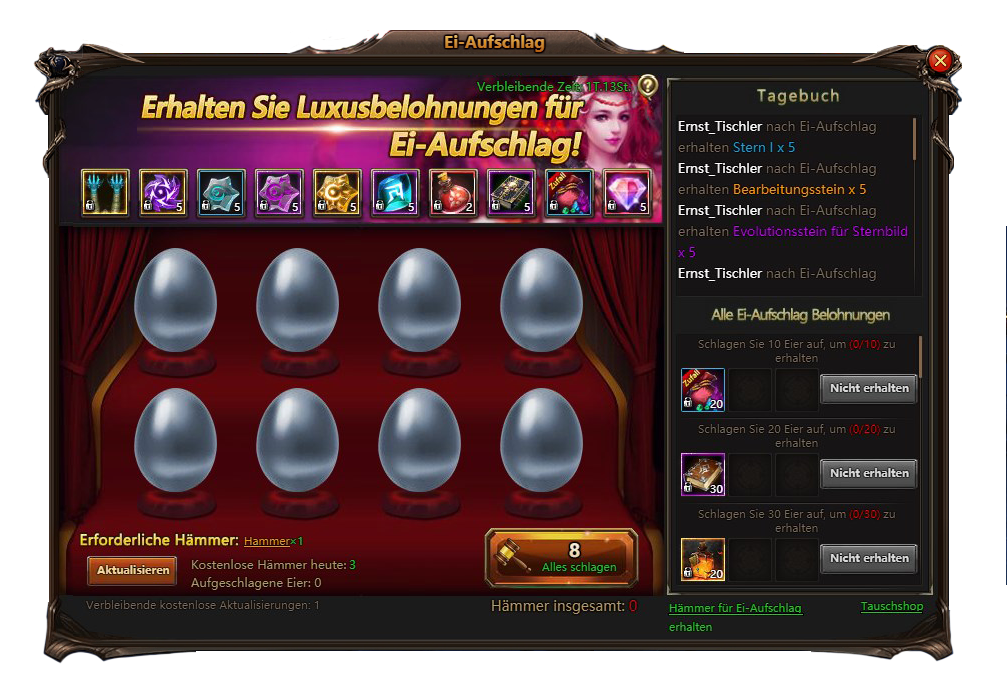Inspect the teal gauntlets reward icon

(x=104, y=193)
